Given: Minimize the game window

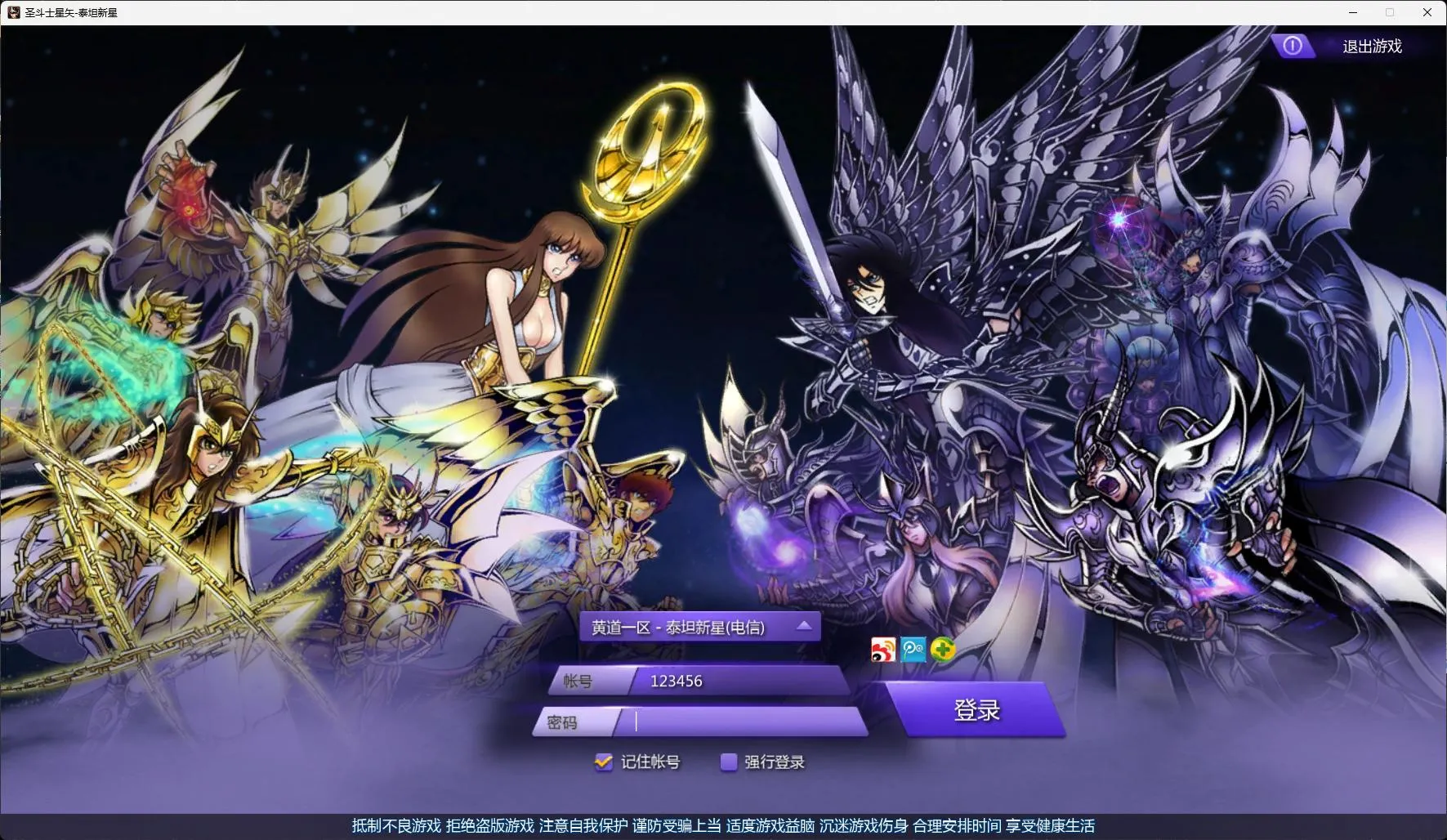Looking at the screenshot, I should pos(1353,12).
